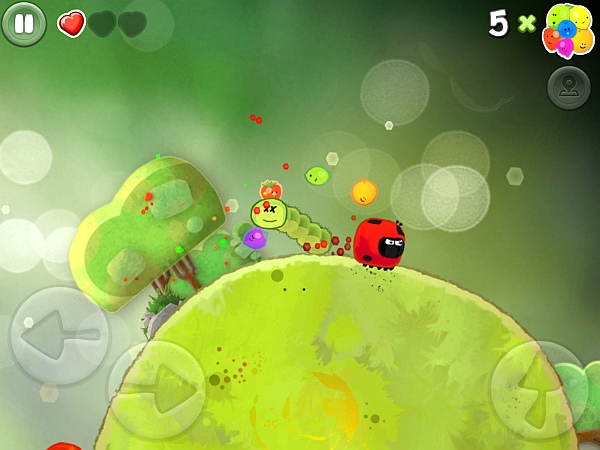Tap the map pin locator button
Image resolution: width=600 pixels, height=450 pixels.
568,88
